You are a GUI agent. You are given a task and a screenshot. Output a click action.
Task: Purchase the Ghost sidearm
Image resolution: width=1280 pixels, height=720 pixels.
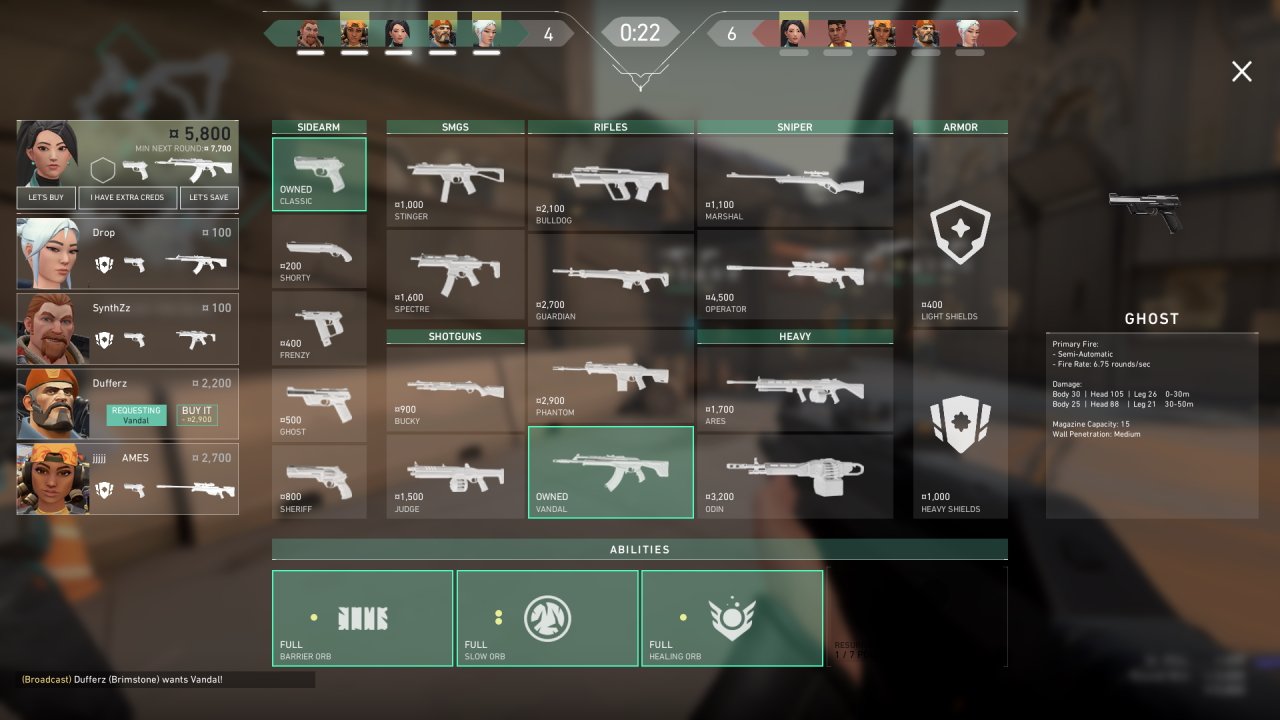(x=319, y=406)
